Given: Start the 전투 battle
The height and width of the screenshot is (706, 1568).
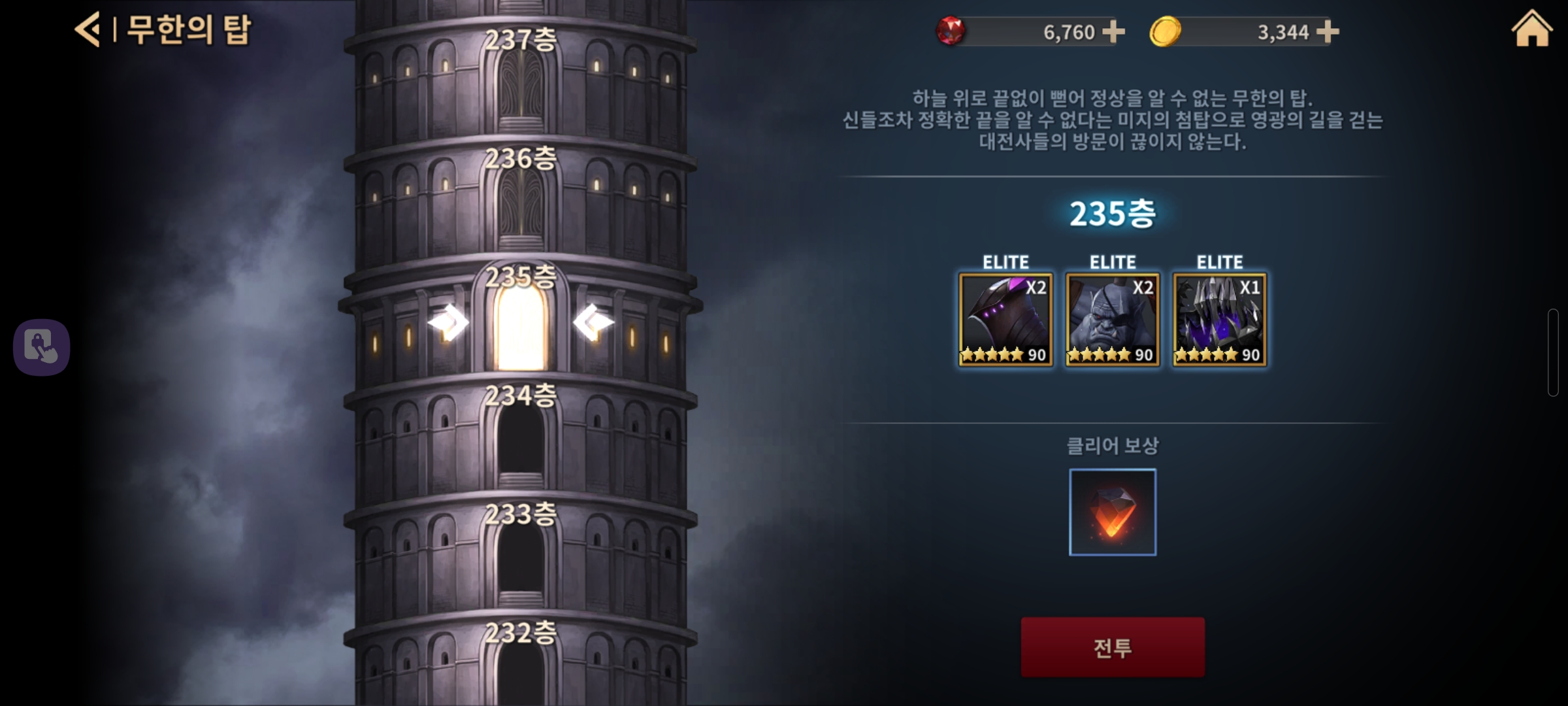Looking at the screenshot, I should point(1113,647).
